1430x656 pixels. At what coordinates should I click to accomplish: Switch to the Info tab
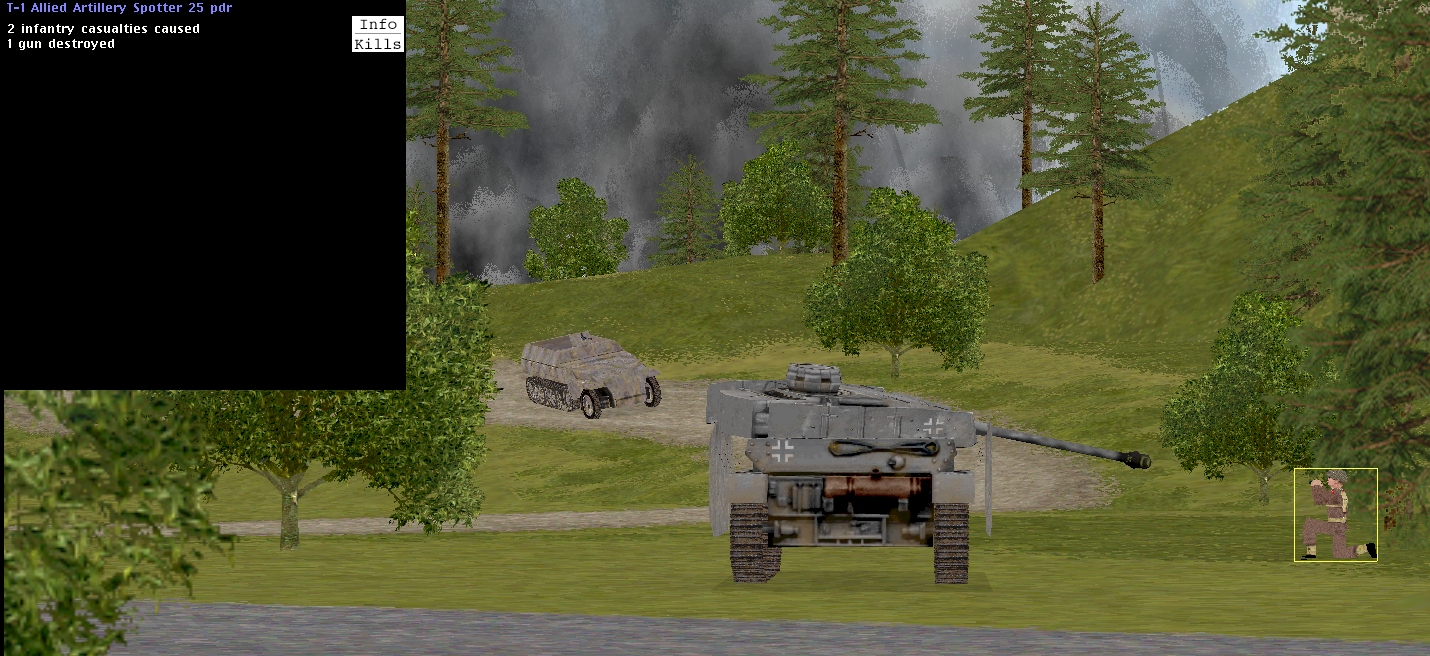tap(378, 25)
